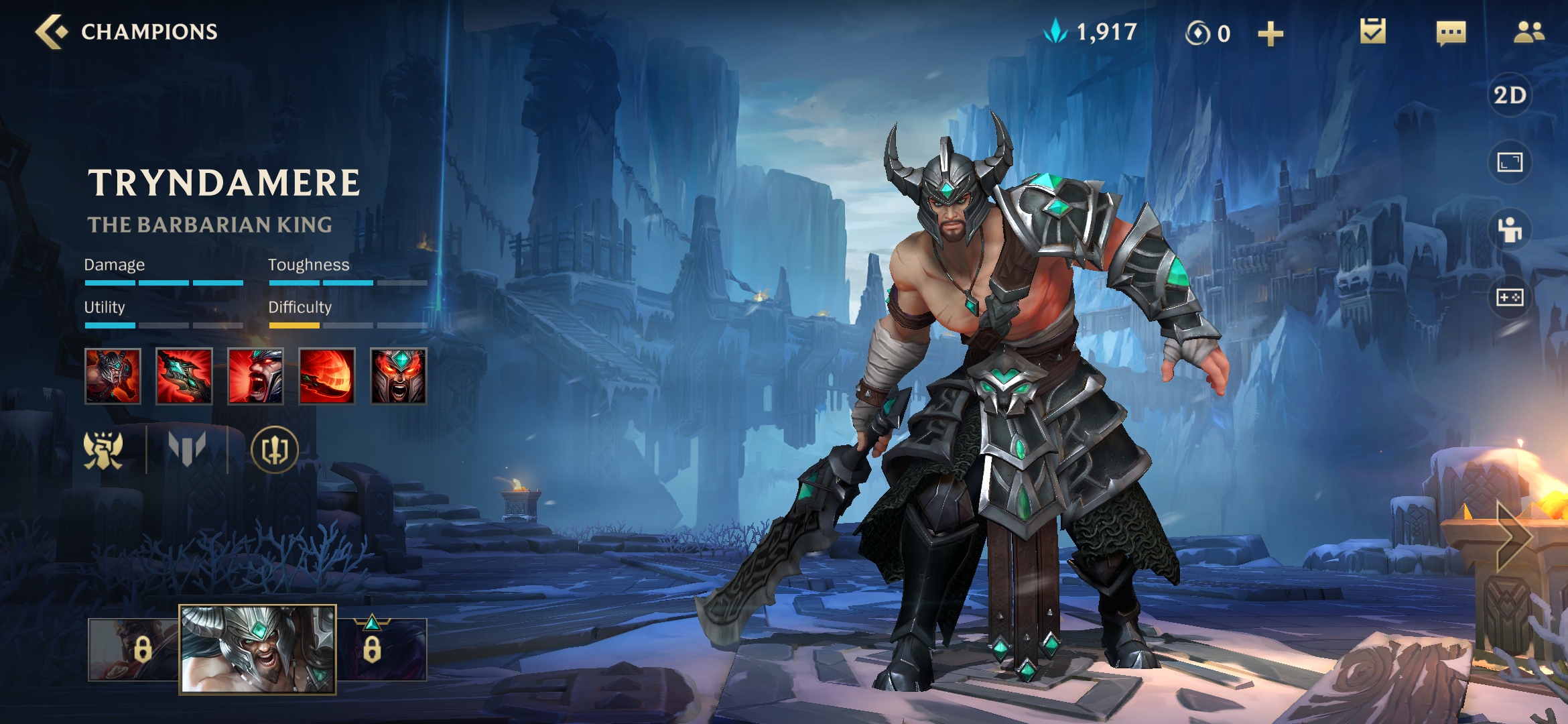Select the default Tryndamere skin thumbnail
This screenshot has width=1568, height=724.
[257, 649]
